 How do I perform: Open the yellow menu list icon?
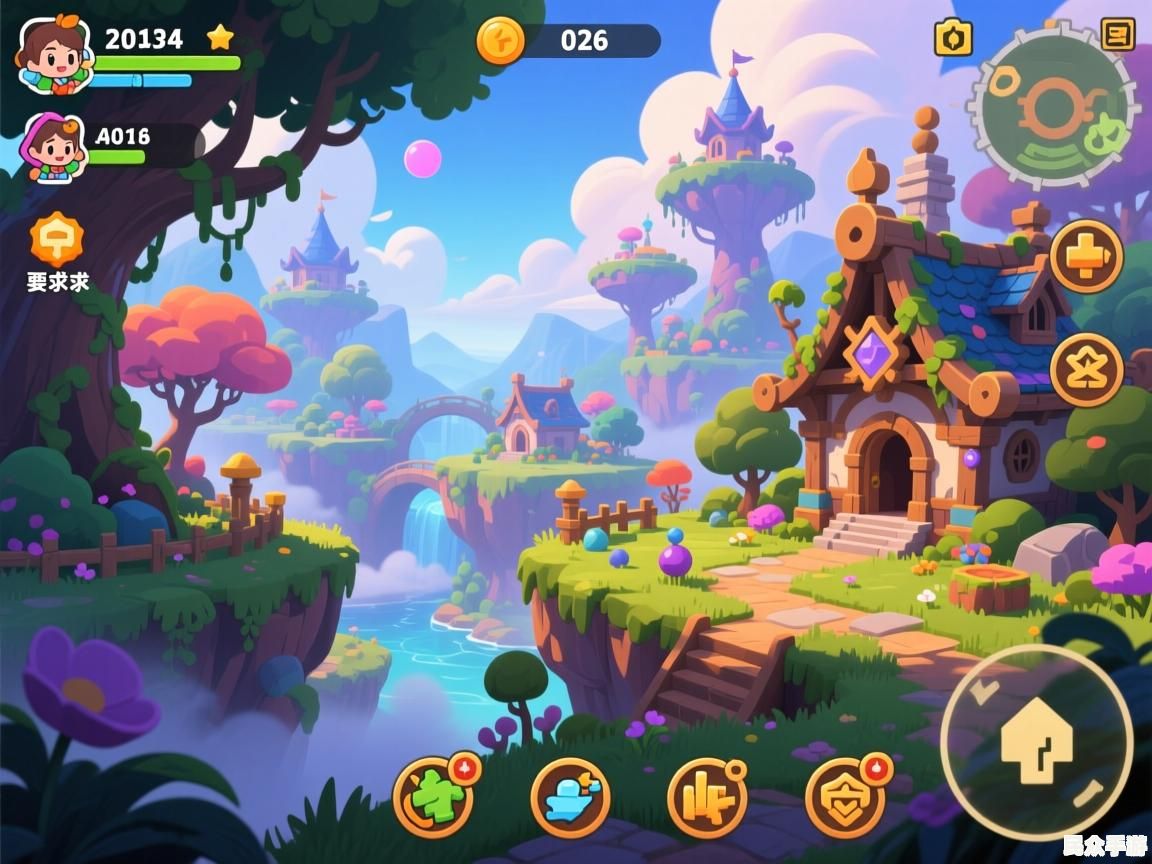pyautogui.click(x=1117, y=34)
